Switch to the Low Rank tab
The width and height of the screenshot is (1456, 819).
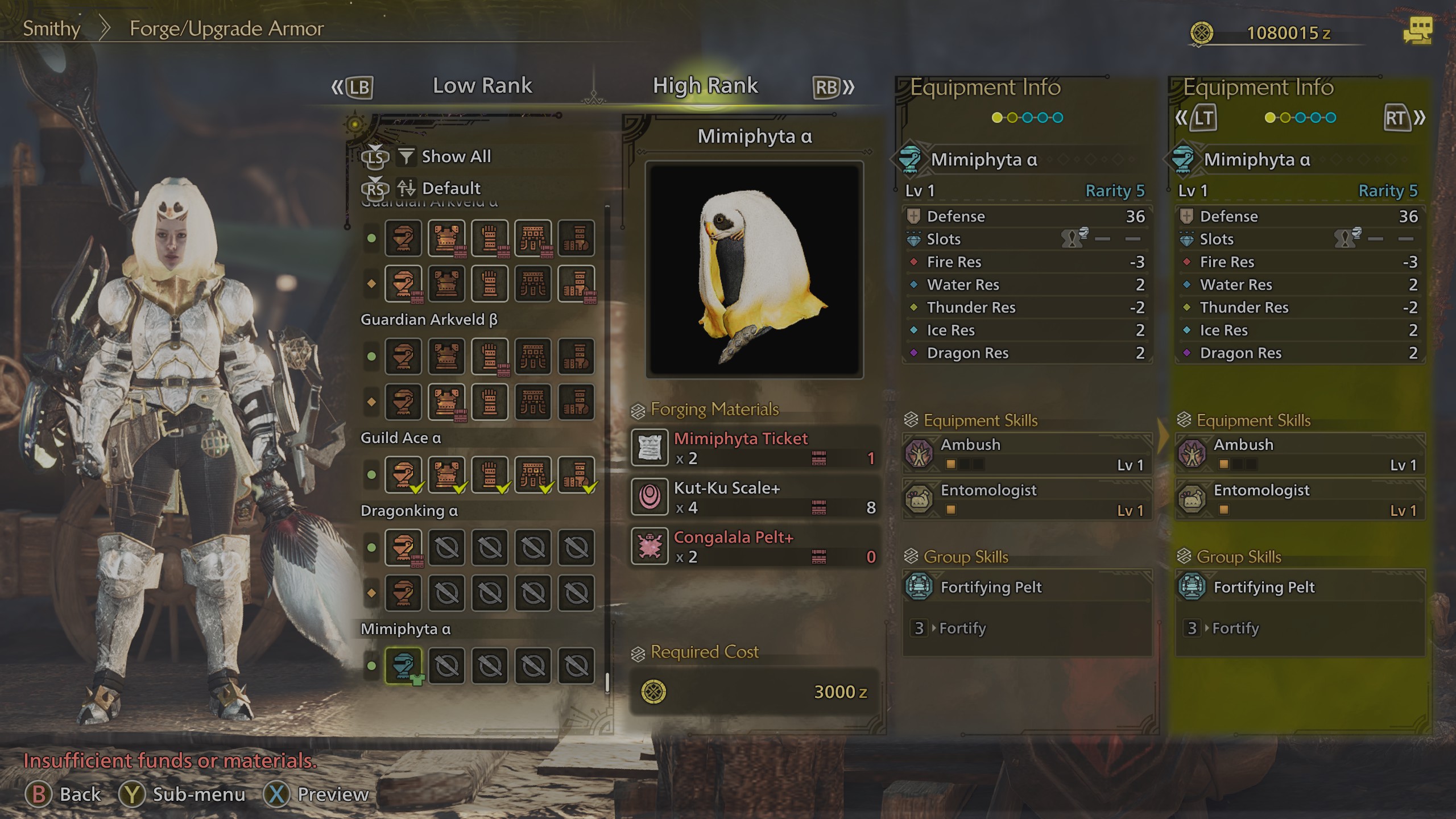(x=482, y=86)
